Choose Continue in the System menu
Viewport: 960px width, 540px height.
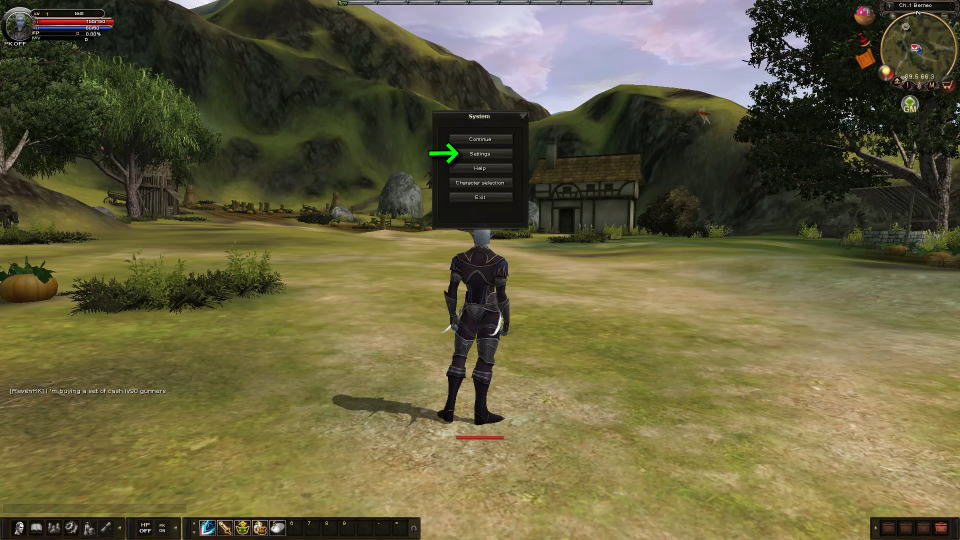click(x=480, y=139)
